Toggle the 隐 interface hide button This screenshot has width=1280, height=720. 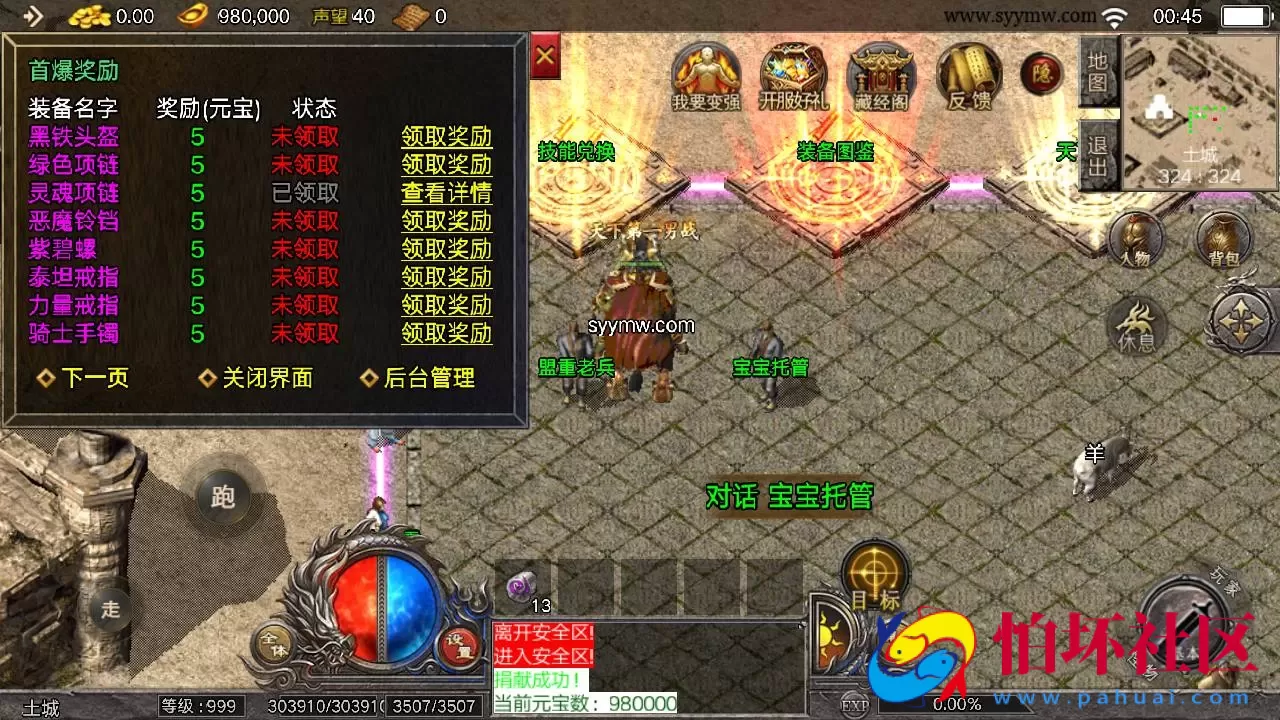1041,73
